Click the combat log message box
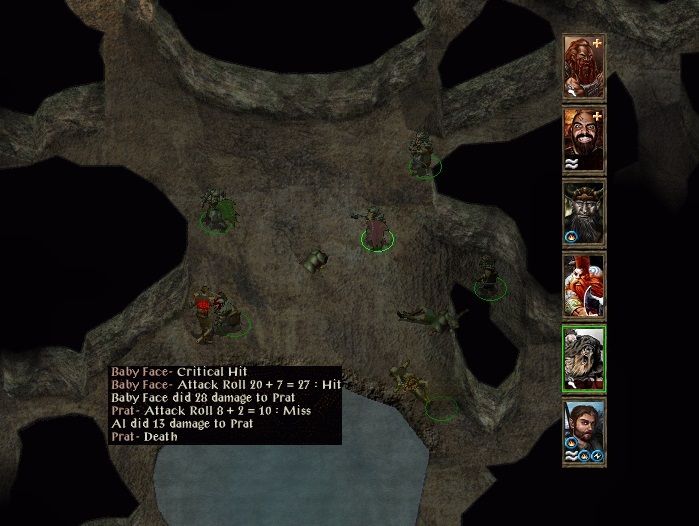Screen dimensions: 699x526 click(x=225, y=403)
